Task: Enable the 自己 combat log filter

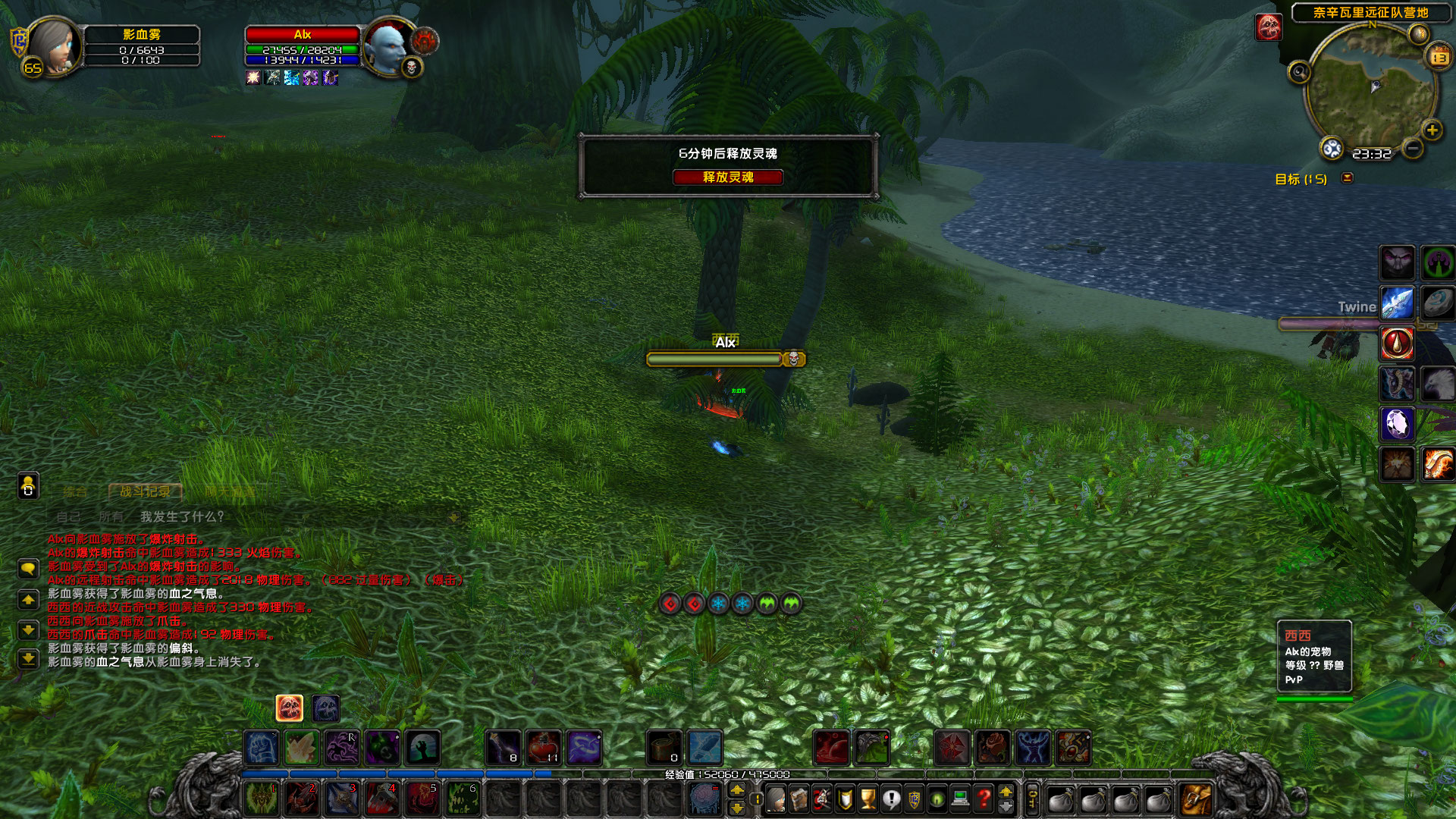Action: [x=68, y=516]
